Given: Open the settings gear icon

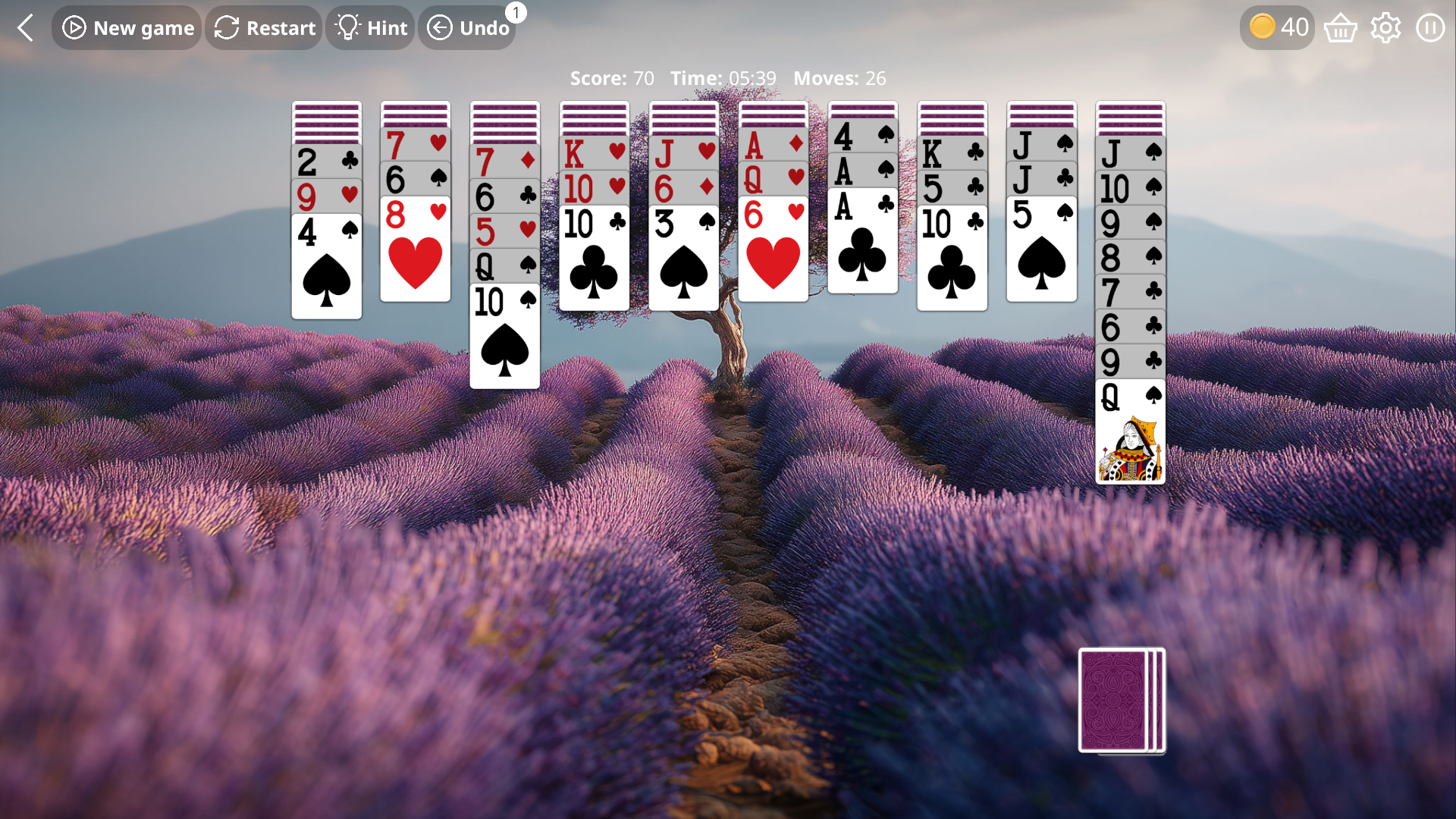Looking at the screenshot, I should pos(1385,27).
